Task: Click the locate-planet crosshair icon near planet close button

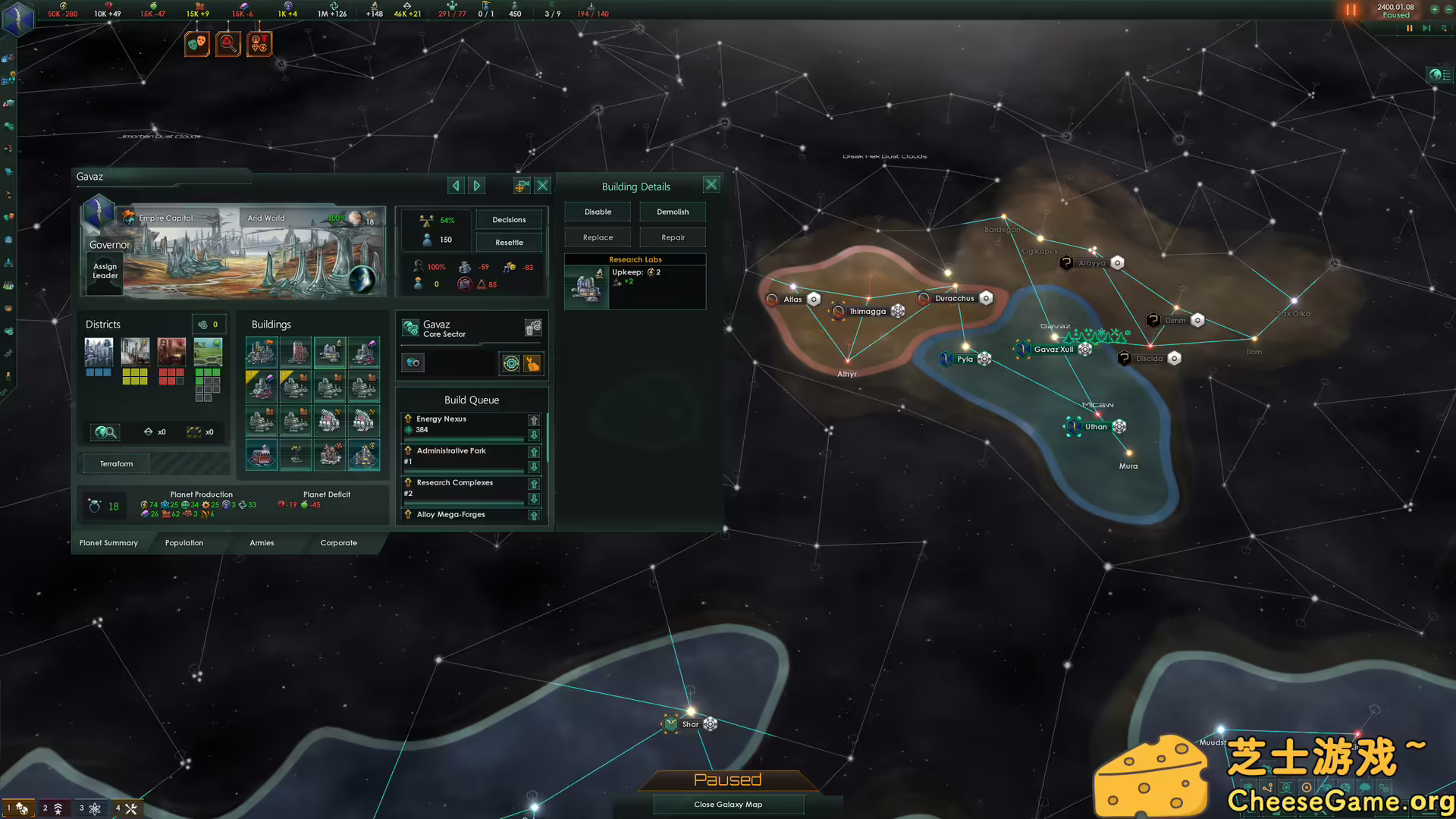Action: 522,185
